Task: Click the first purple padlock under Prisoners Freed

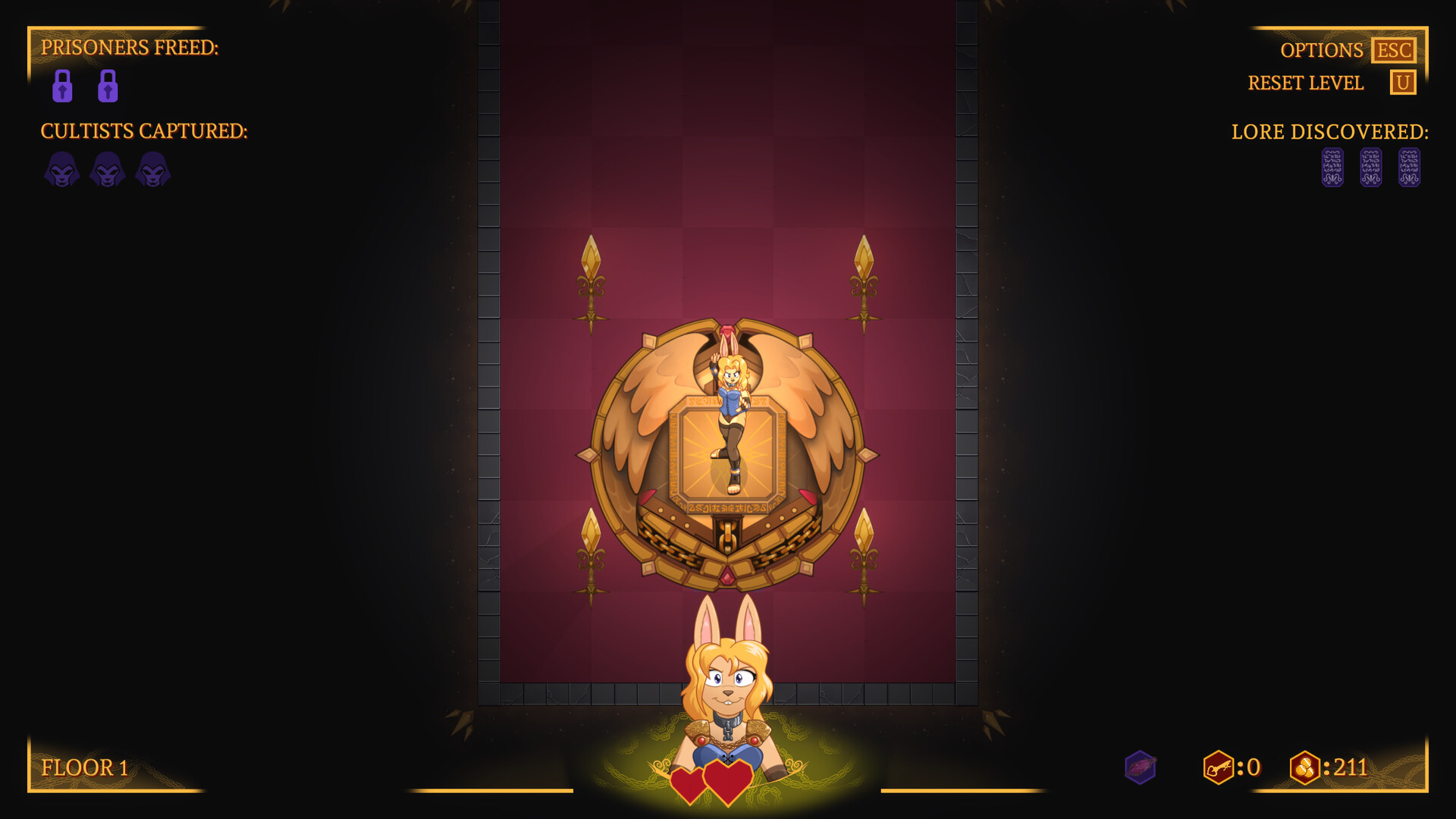Action: click(x=62, y=85)
